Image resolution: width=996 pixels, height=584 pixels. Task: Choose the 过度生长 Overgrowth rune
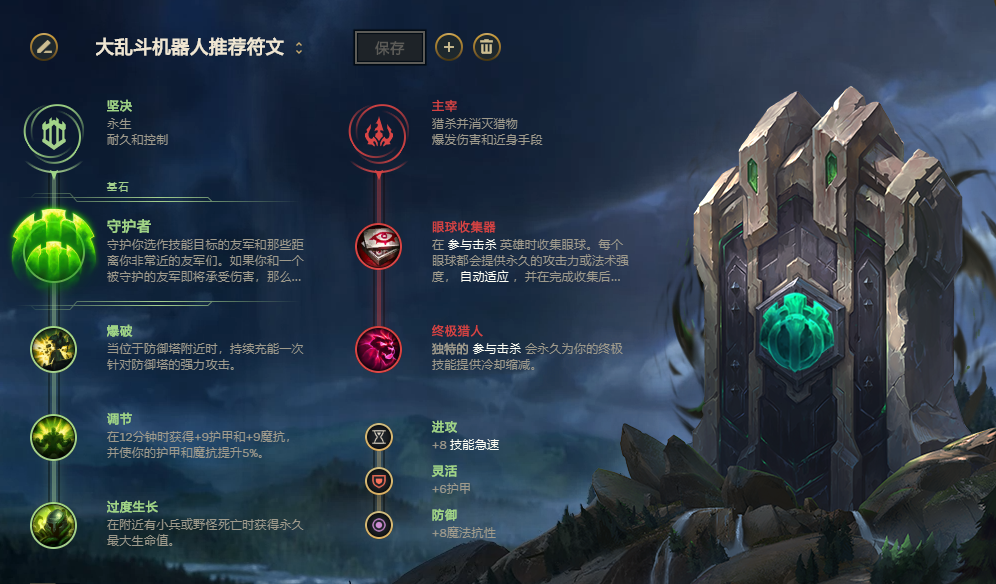[53, 524]
